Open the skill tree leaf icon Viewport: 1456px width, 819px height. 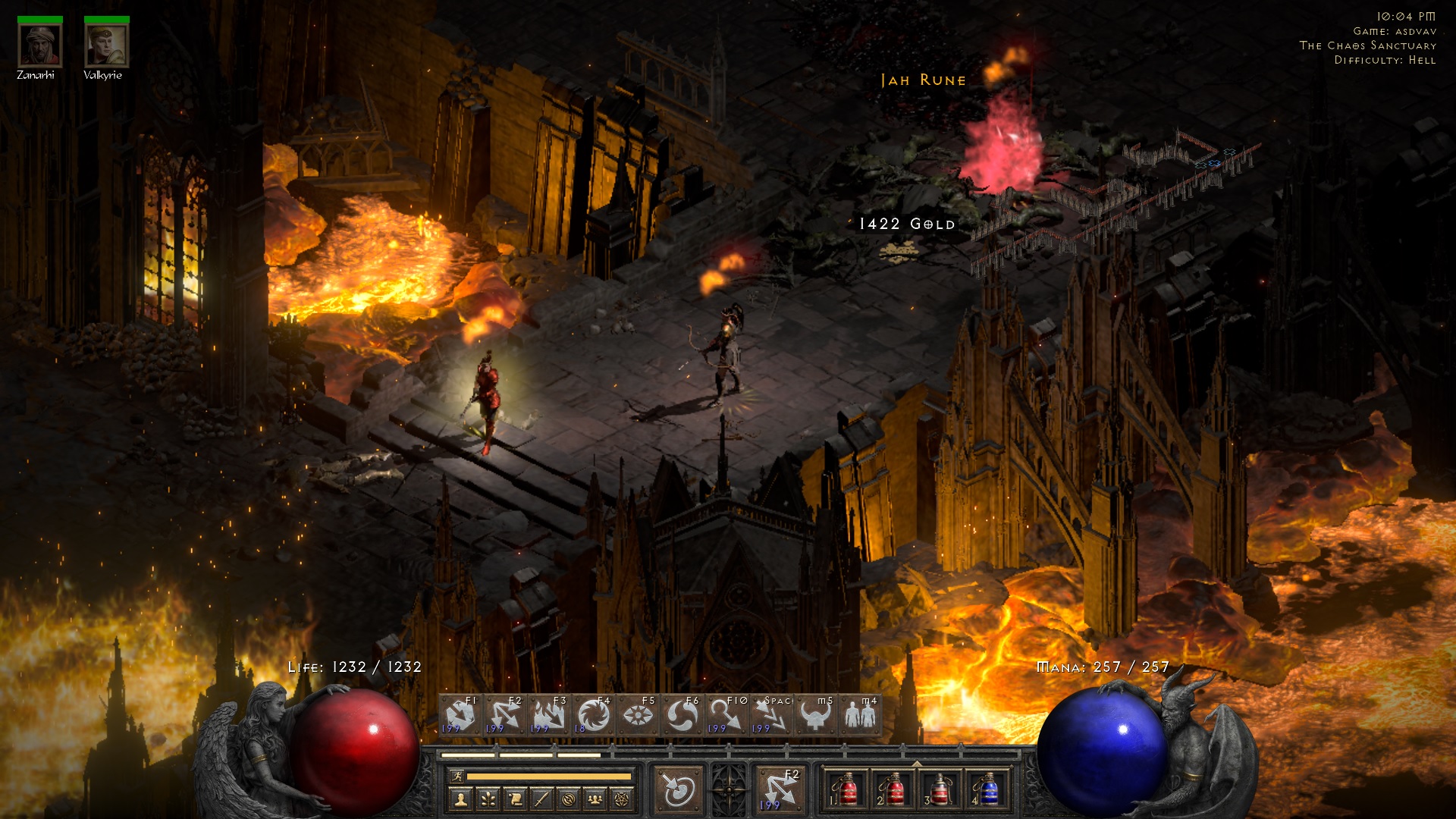coord(488,799)
